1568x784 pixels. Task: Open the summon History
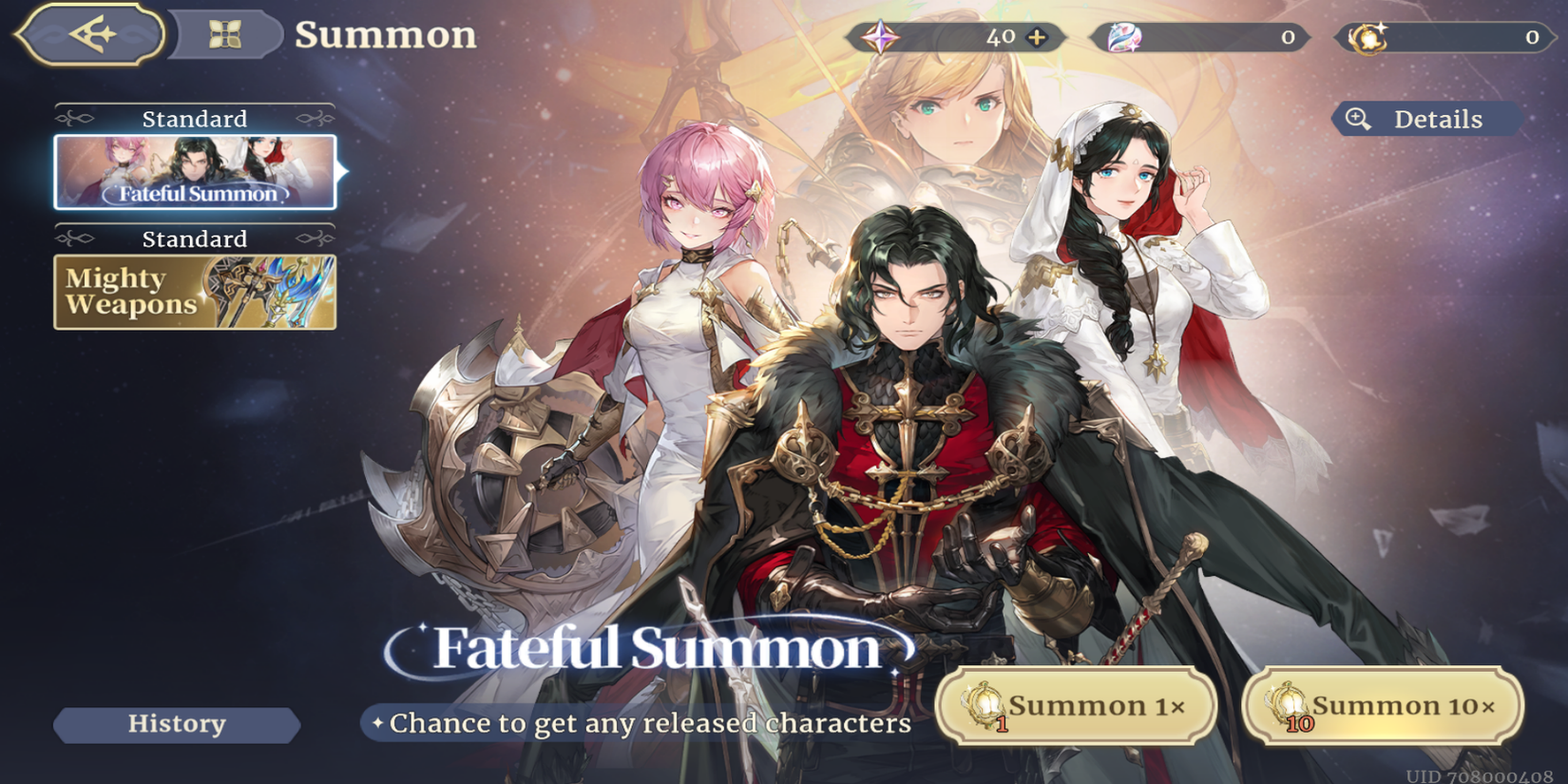click(176, 724)
